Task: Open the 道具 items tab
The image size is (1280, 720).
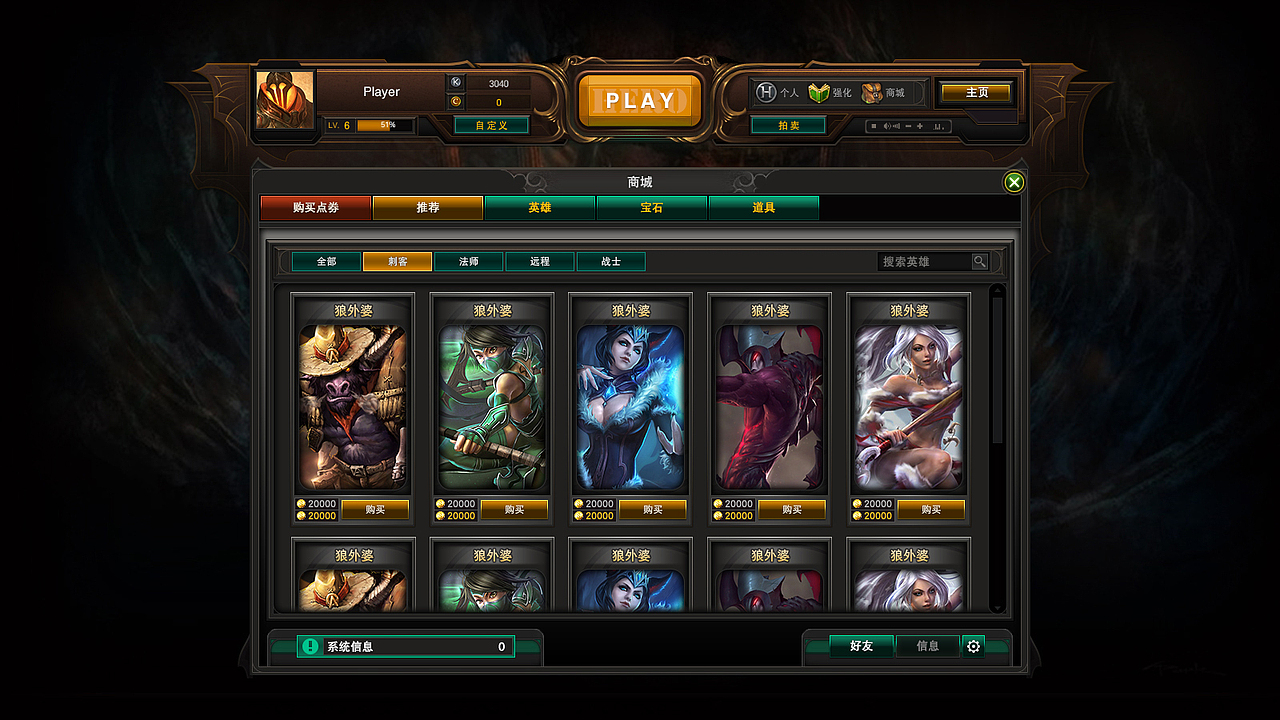Action: pyautogui.click(x=764, y=208)
